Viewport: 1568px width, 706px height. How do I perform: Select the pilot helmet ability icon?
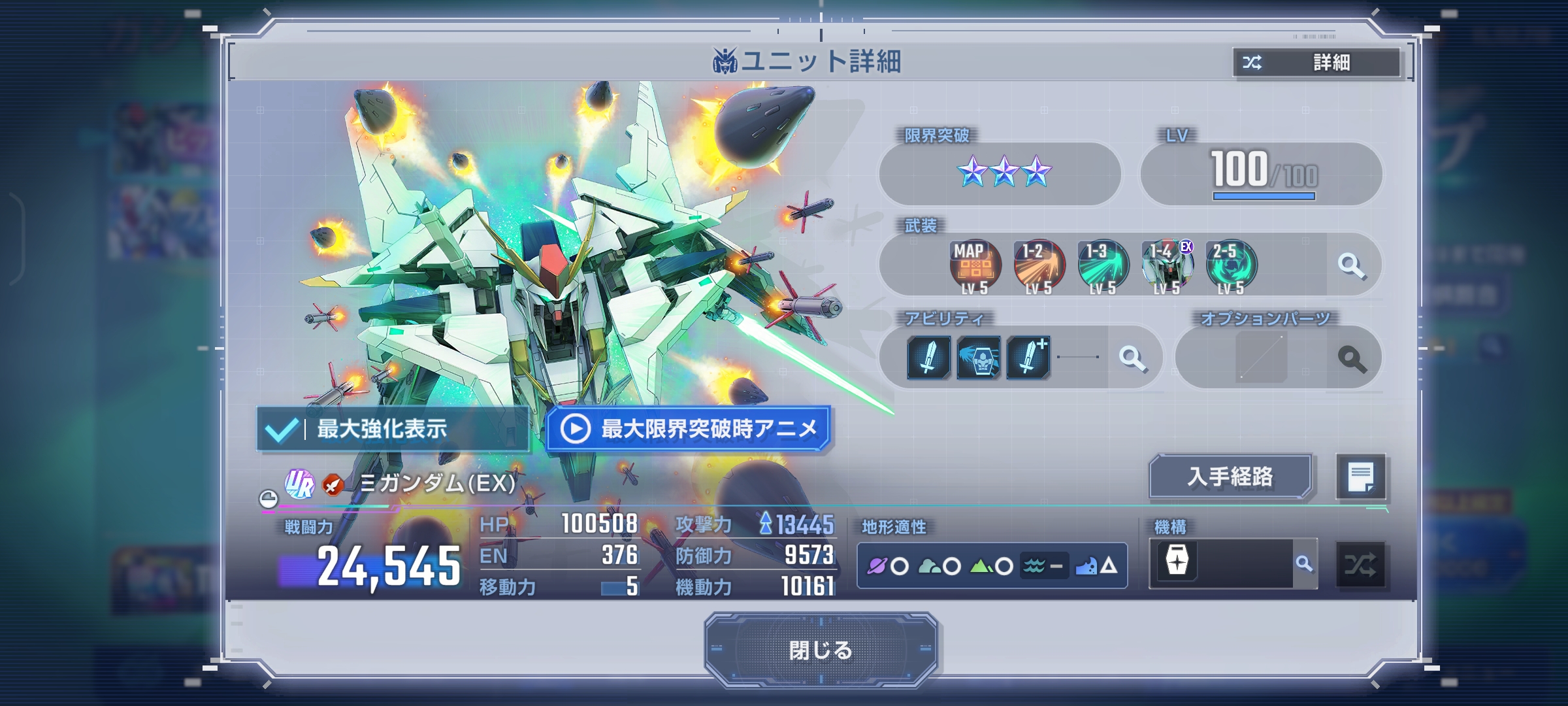click(978, 358)
